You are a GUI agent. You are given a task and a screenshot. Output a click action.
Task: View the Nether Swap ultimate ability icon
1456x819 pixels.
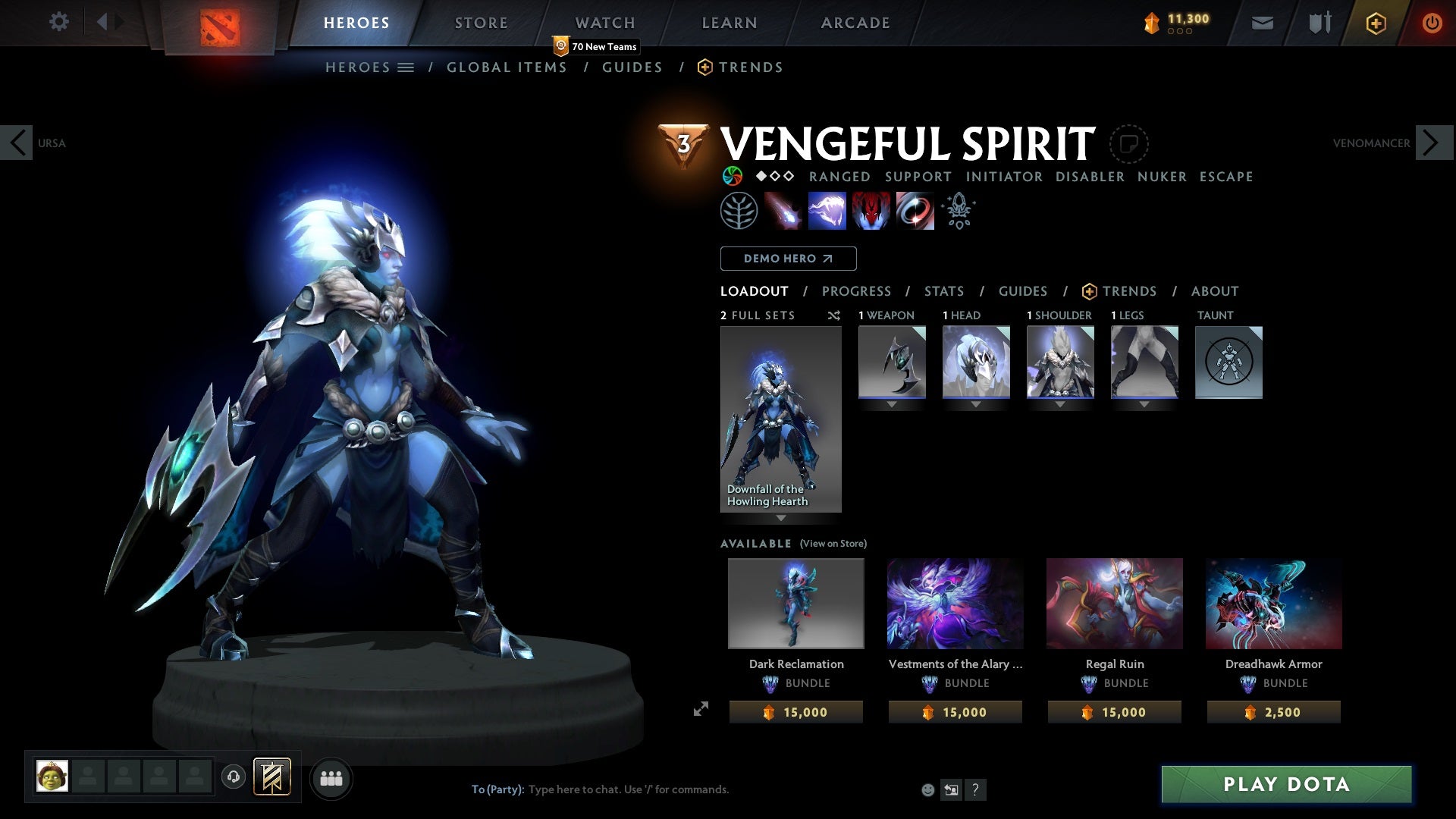click(915, 211)
